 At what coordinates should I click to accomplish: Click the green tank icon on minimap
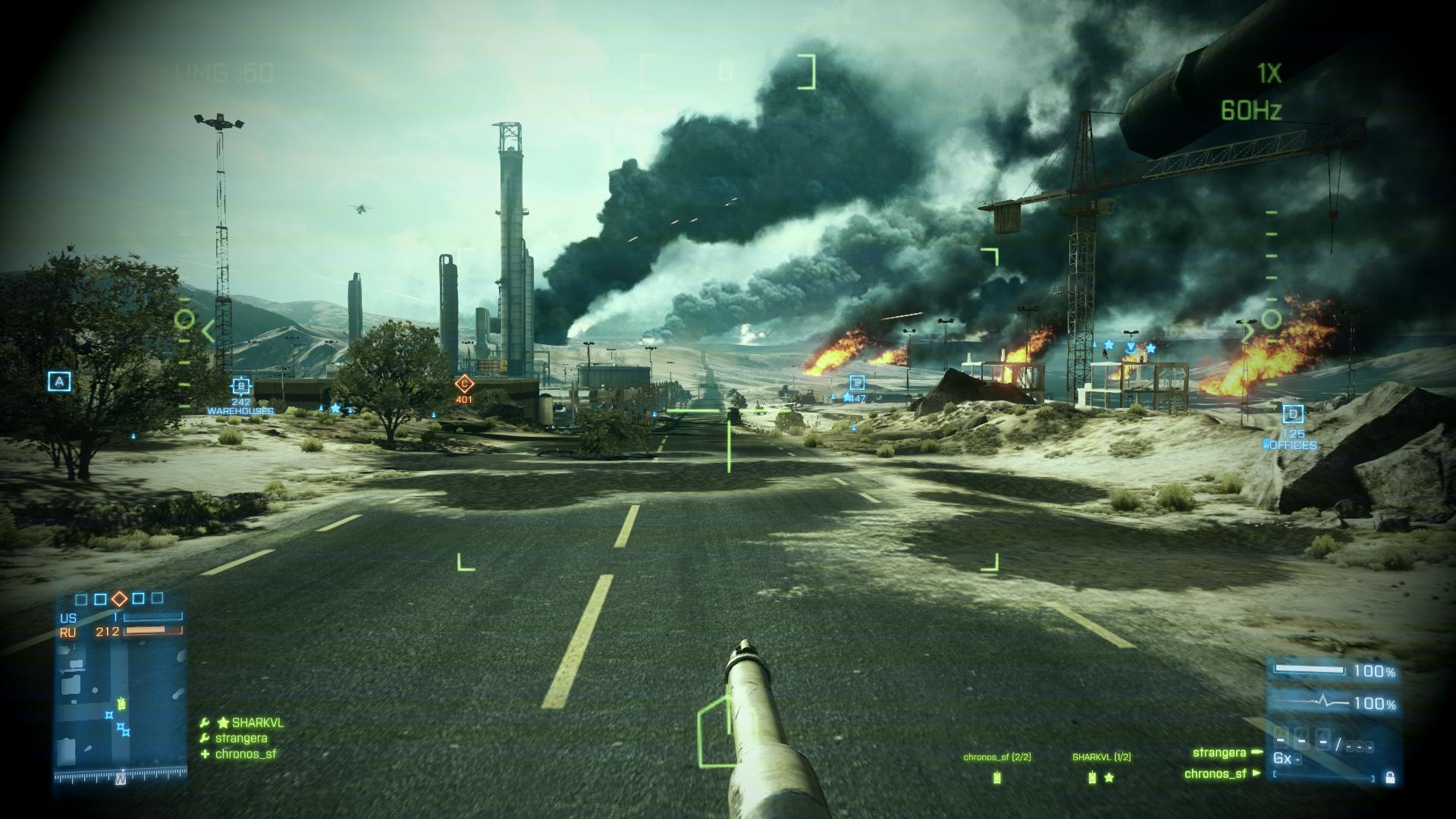(121, 704)
